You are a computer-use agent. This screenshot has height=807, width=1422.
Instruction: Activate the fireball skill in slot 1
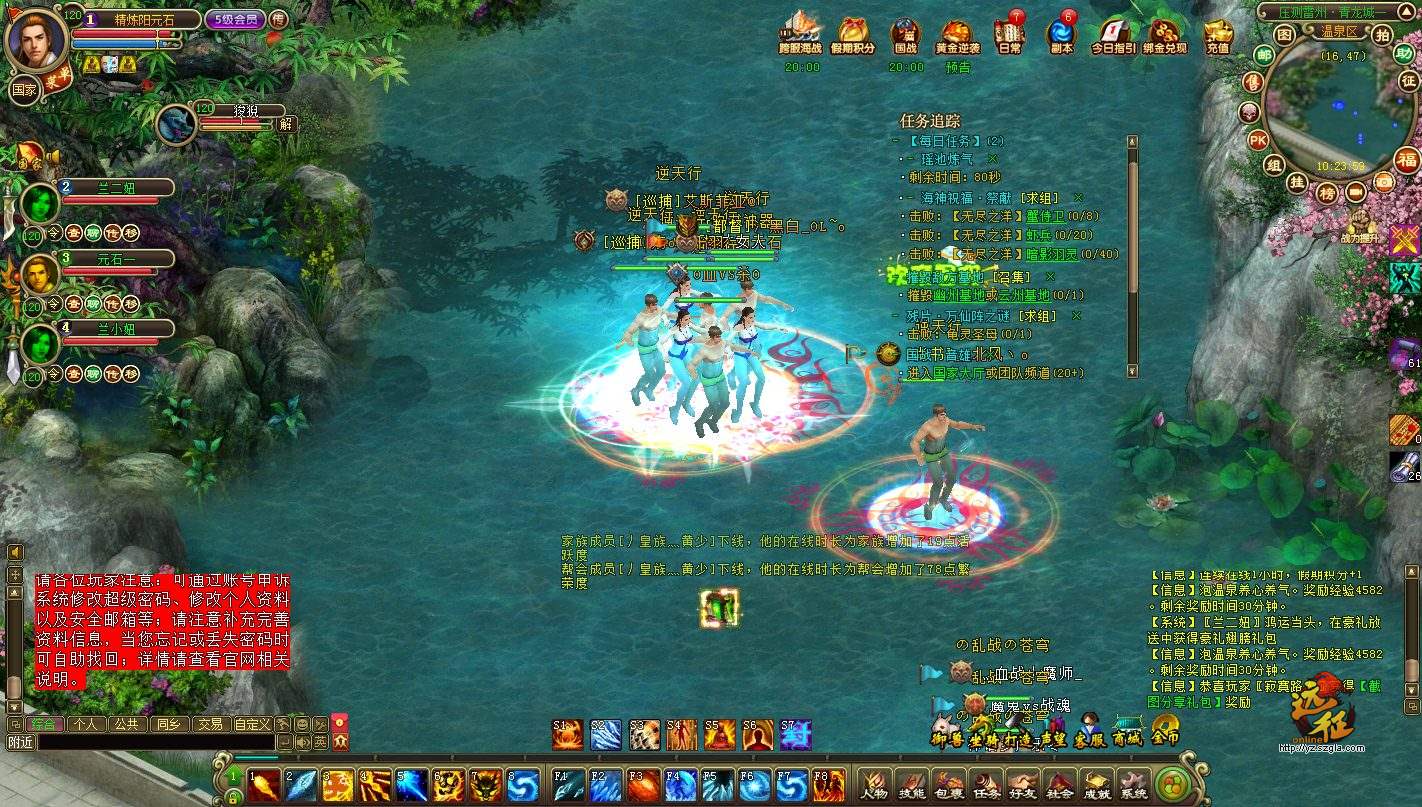click(x=264, y=784)
